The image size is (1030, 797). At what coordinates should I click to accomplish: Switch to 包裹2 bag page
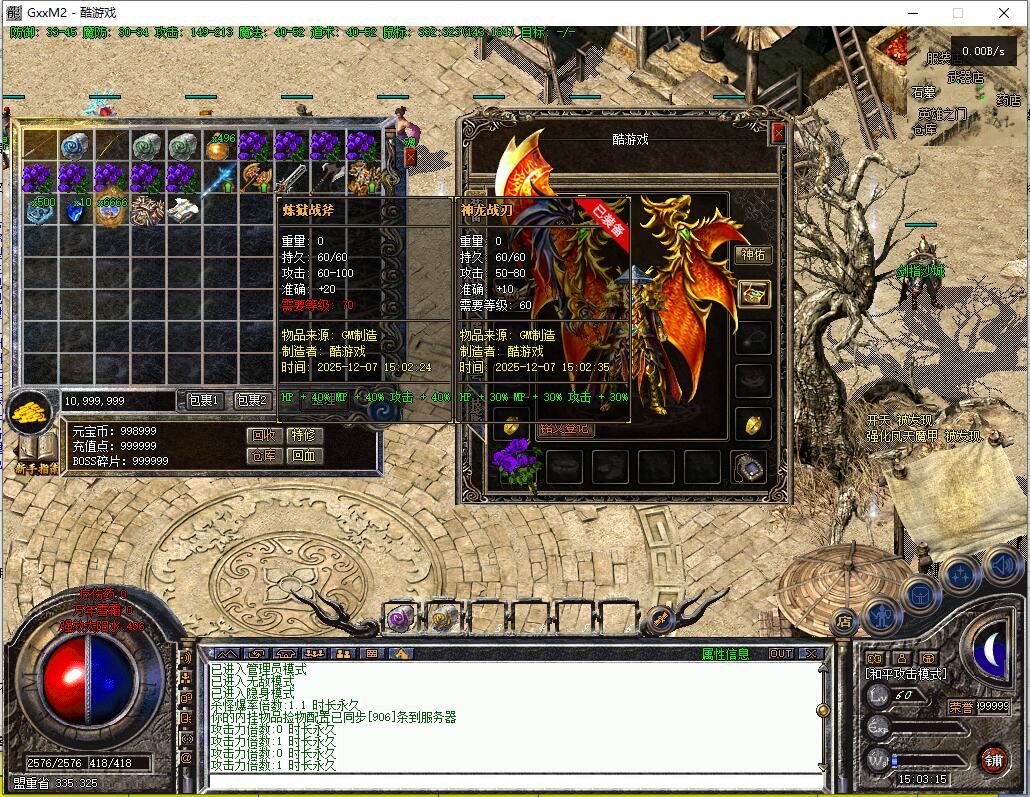click(x=251, y=400)
